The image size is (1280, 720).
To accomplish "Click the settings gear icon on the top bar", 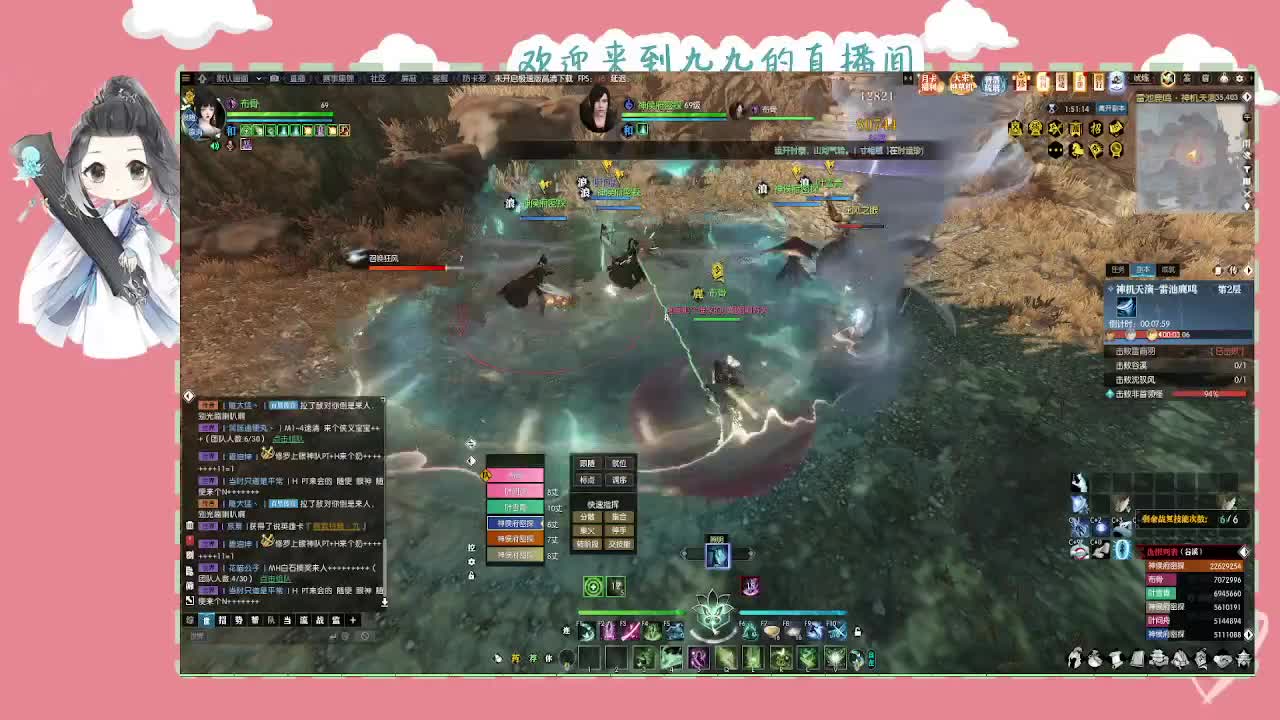I will tap(1241, 78).
